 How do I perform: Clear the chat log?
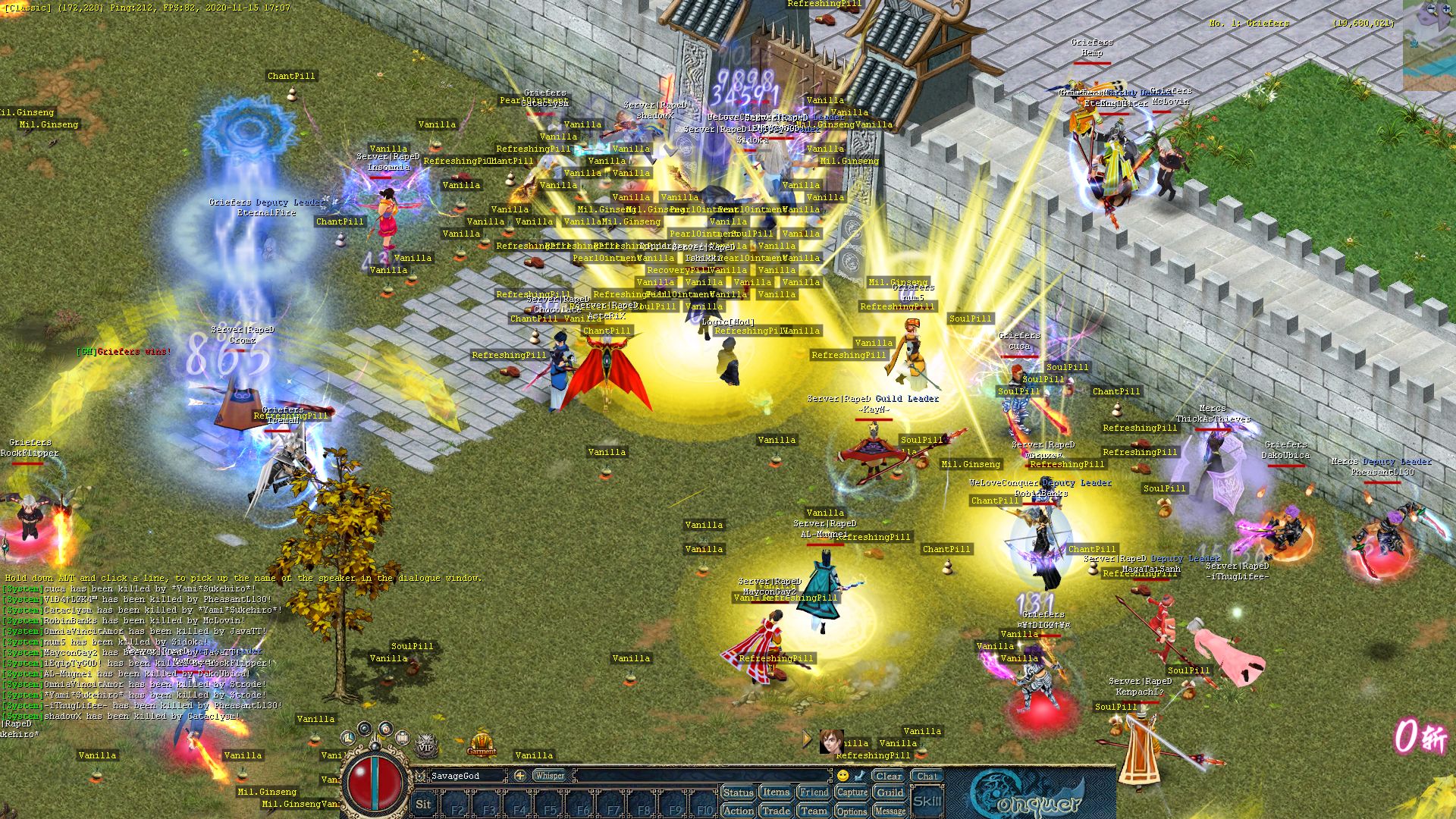point(888,776)
